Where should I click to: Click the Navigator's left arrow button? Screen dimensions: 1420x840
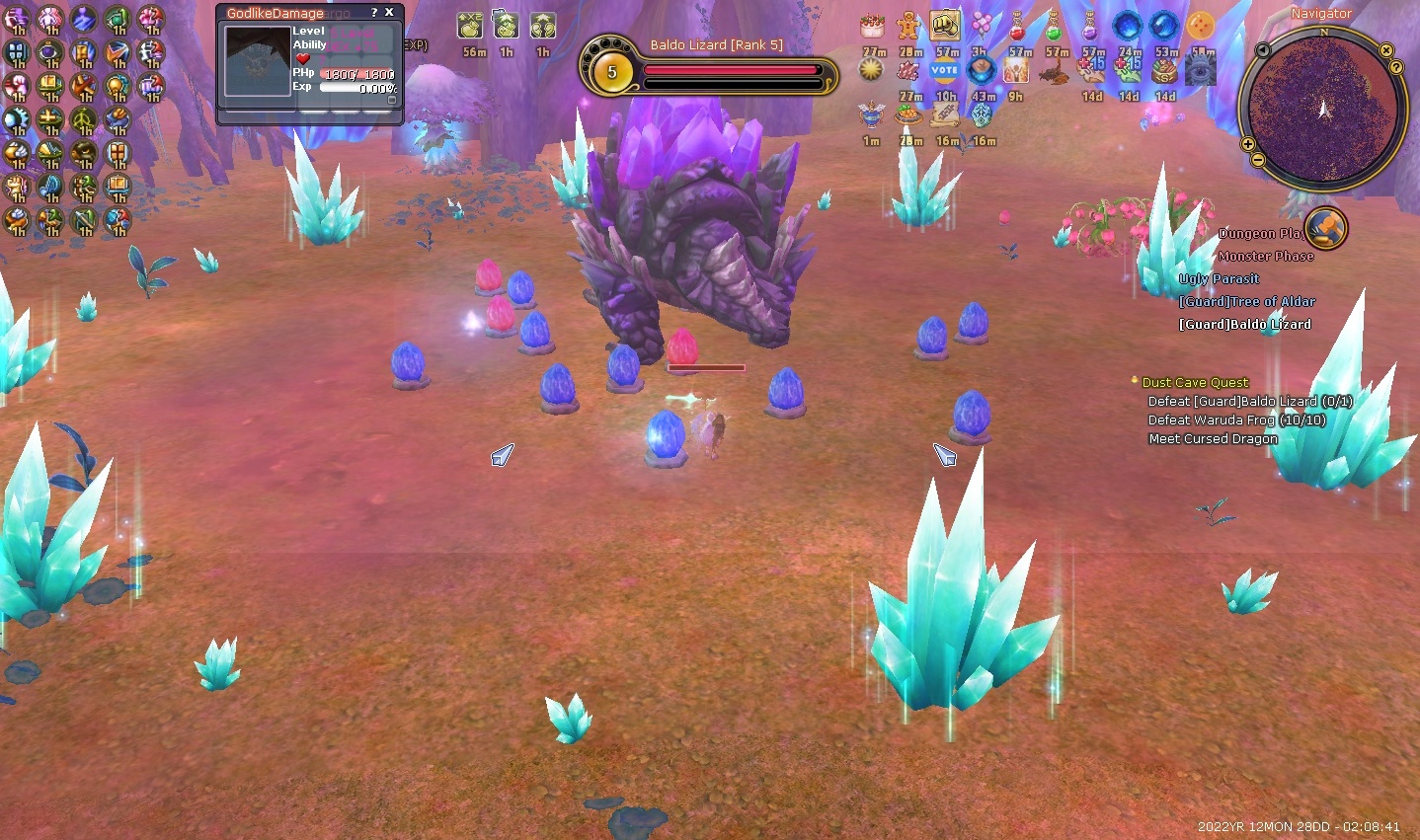(x=1263, y=50)
